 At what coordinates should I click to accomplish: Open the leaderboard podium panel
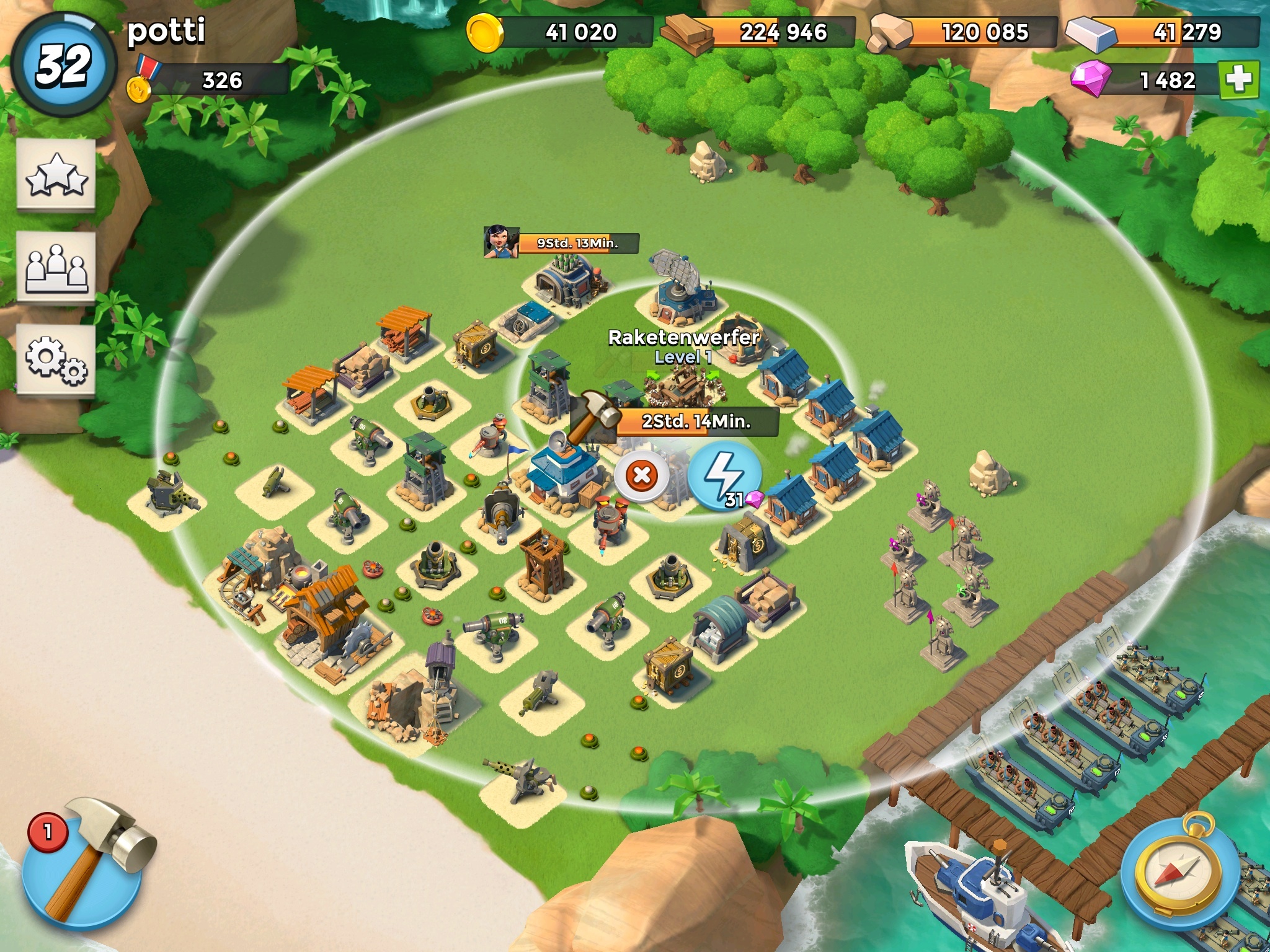tap(56, 268)
